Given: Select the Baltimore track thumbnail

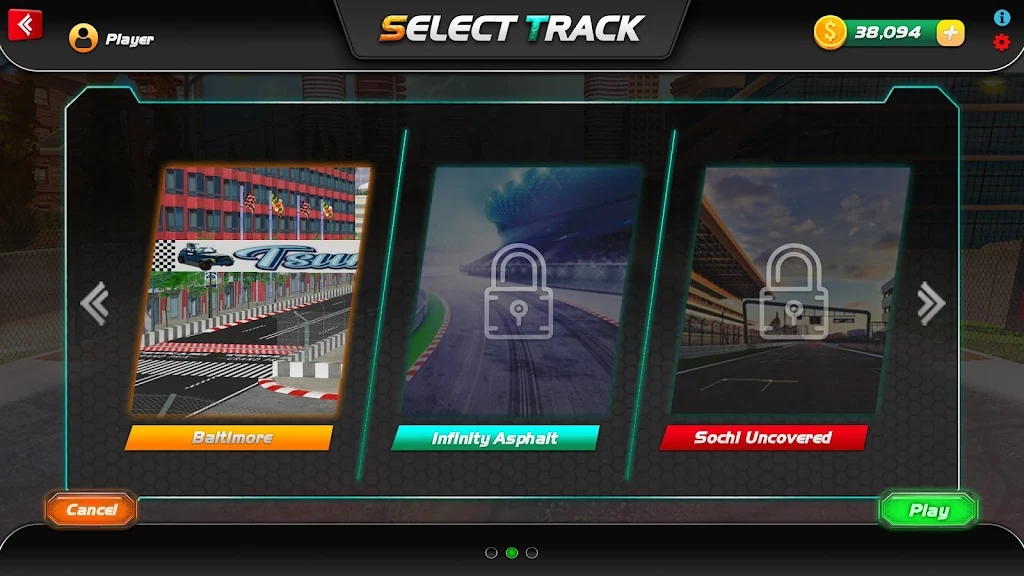Looking at the screenshot, I should click(x=250, y=290).
